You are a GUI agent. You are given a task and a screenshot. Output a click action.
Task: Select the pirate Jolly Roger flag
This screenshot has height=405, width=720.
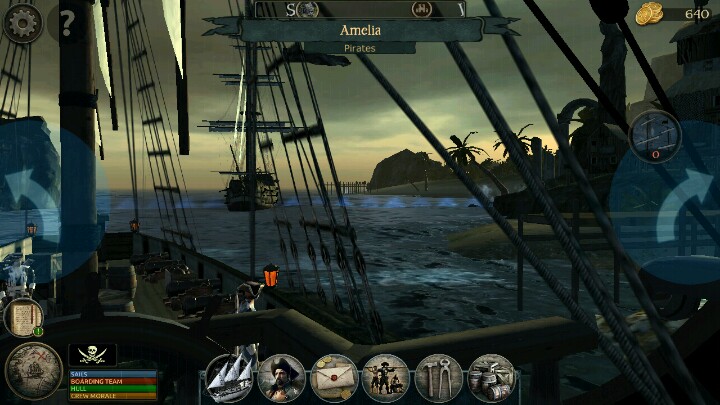coord(92,355)
